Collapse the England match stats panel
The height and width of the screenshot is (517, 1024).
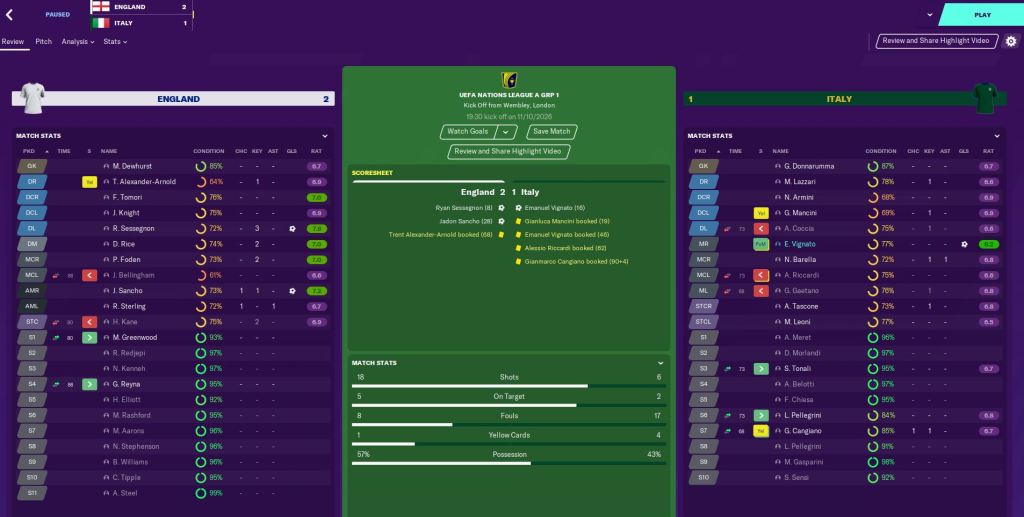[x=325, y=136]
